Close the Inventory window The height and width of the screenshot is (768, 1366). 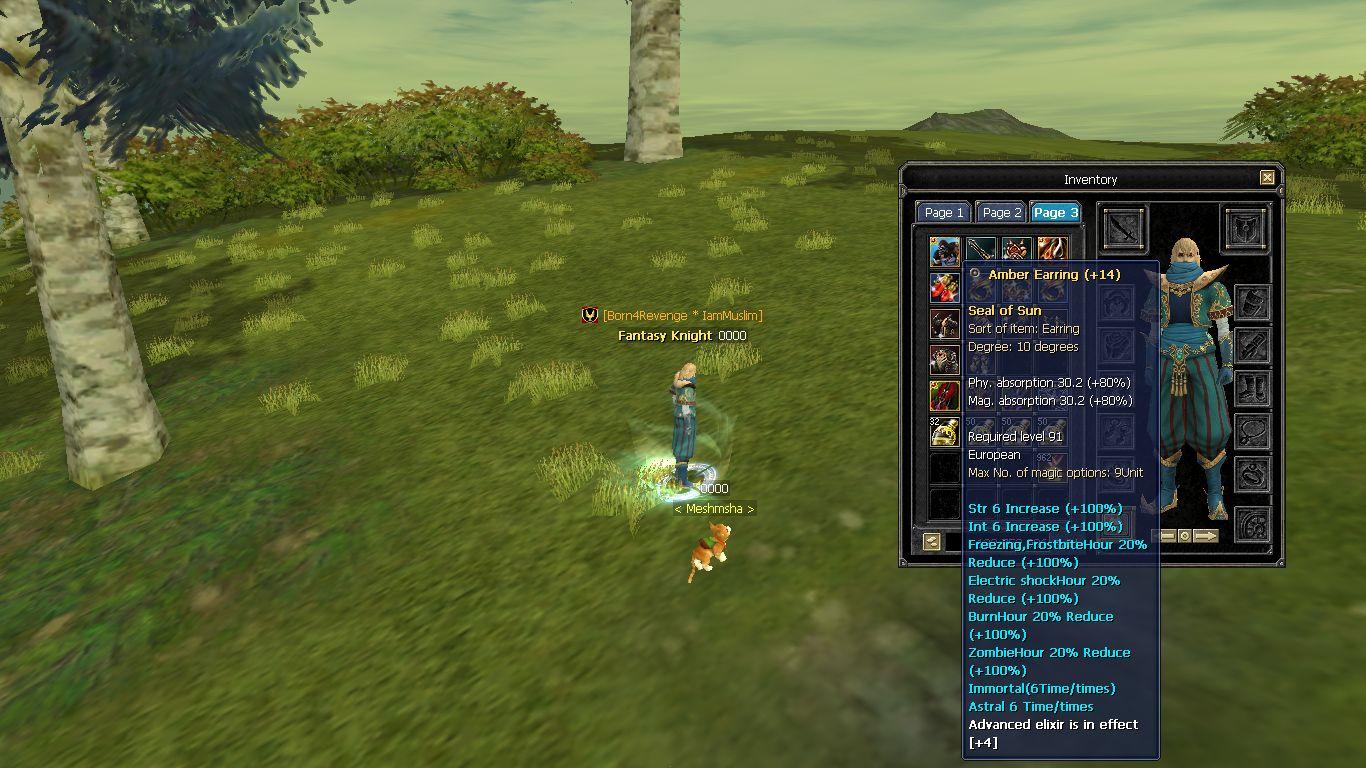(x=1267, y=178)
